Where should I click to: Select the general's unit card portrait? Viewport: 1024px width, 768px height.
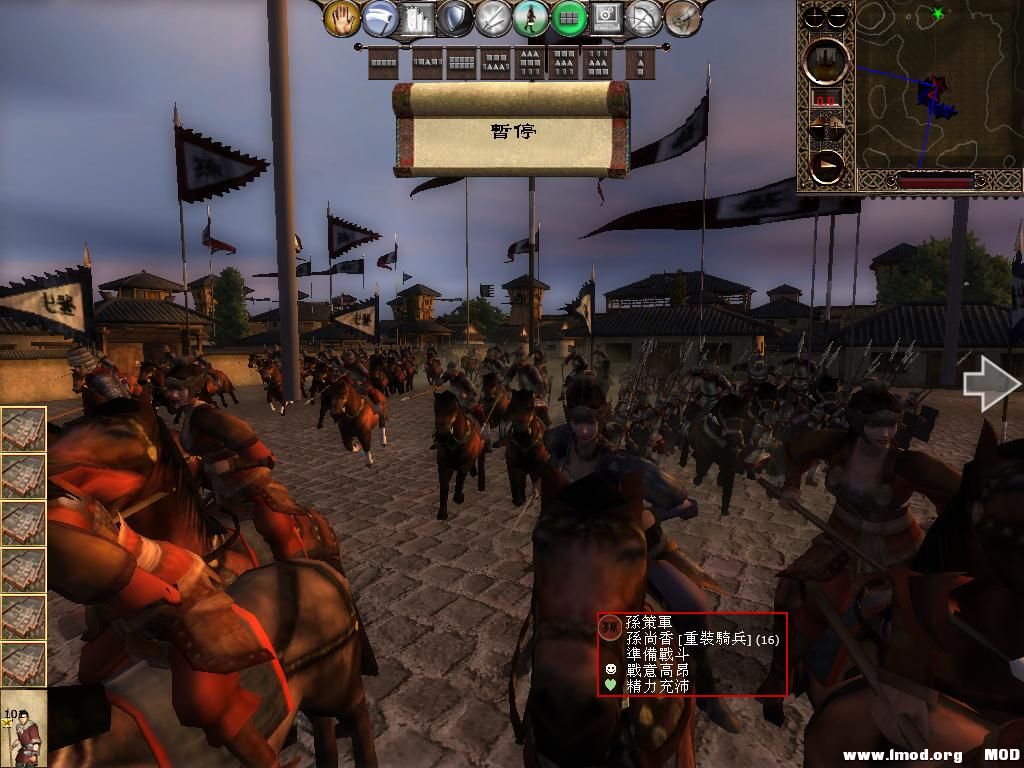pyautogui.click(x=24, y=728)
